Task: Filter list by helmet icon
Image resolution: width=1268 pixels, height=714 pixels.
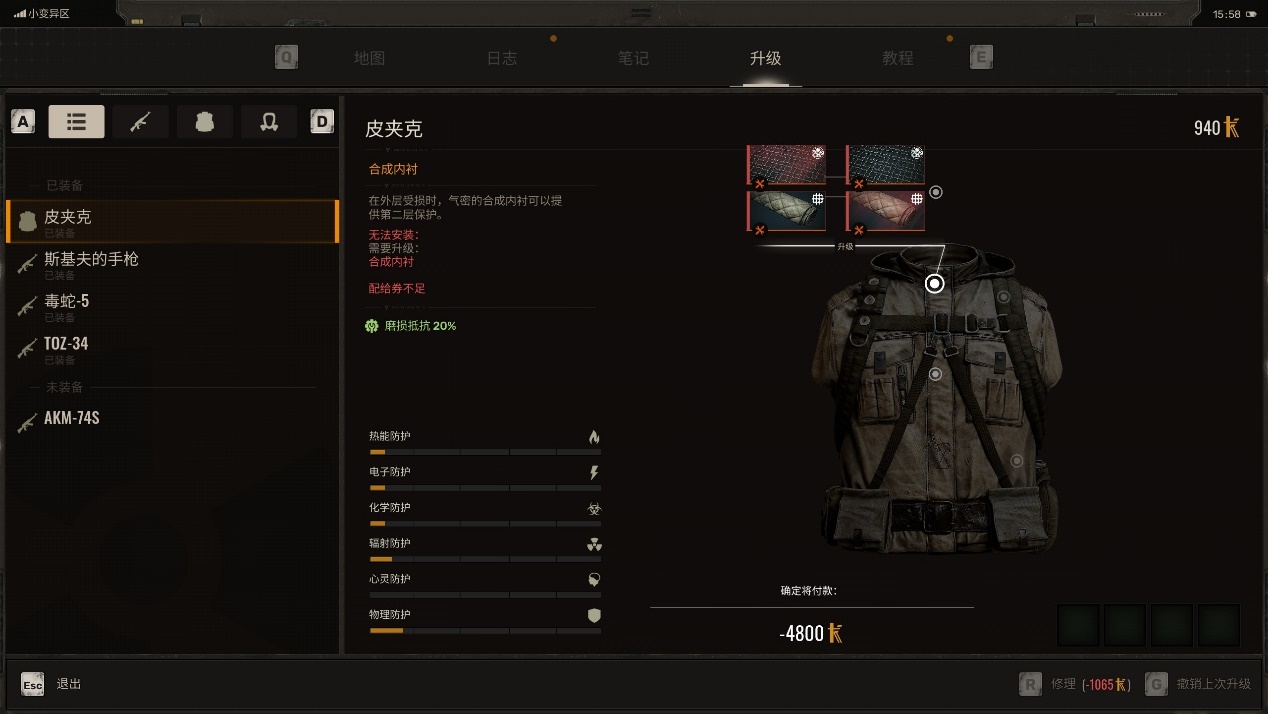Action: tap(268, 122)
